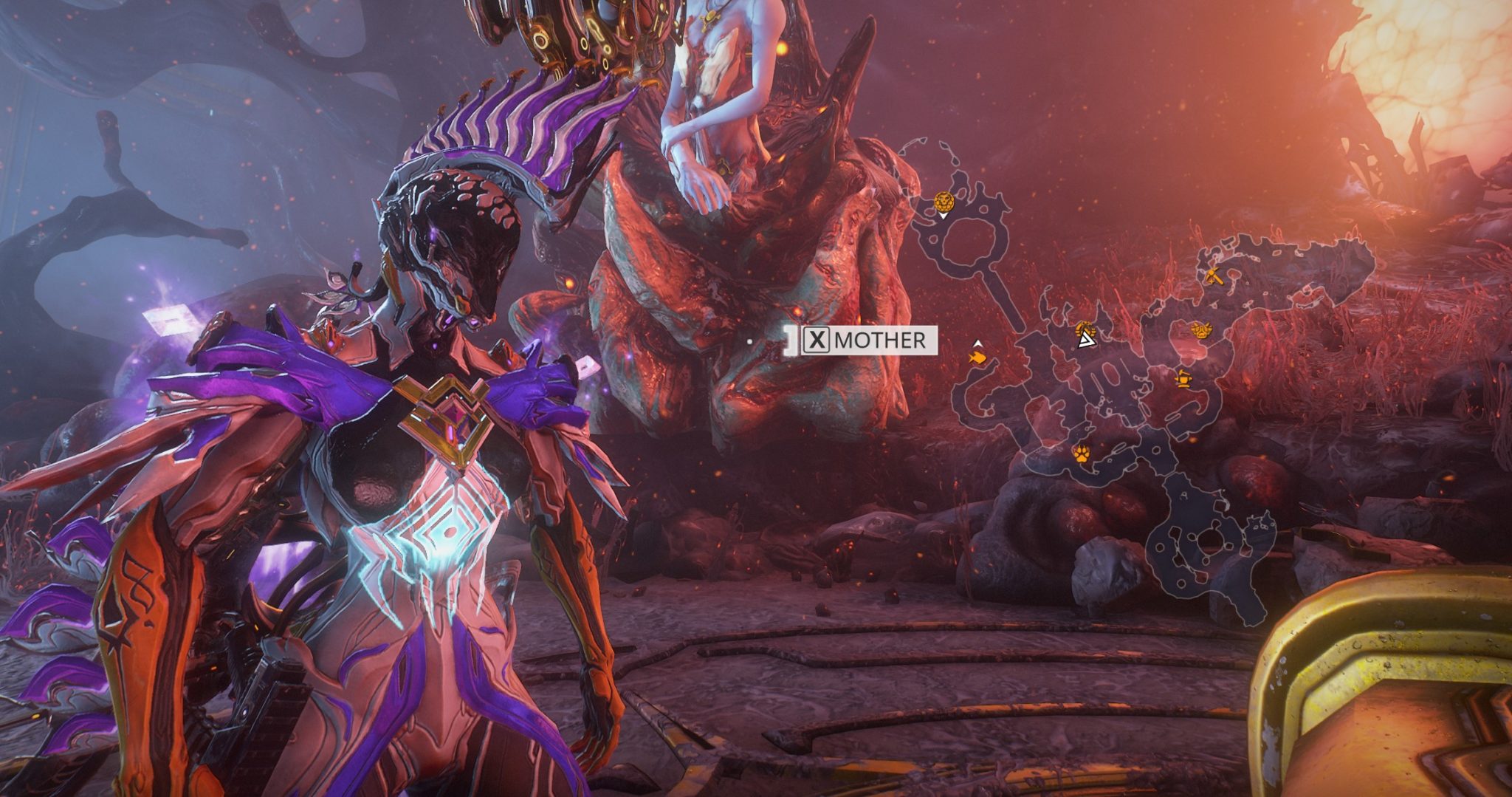1512x797 pixels.
Task: Click the pickaxe mining marker on the minimap
Action: (1214, 276)
